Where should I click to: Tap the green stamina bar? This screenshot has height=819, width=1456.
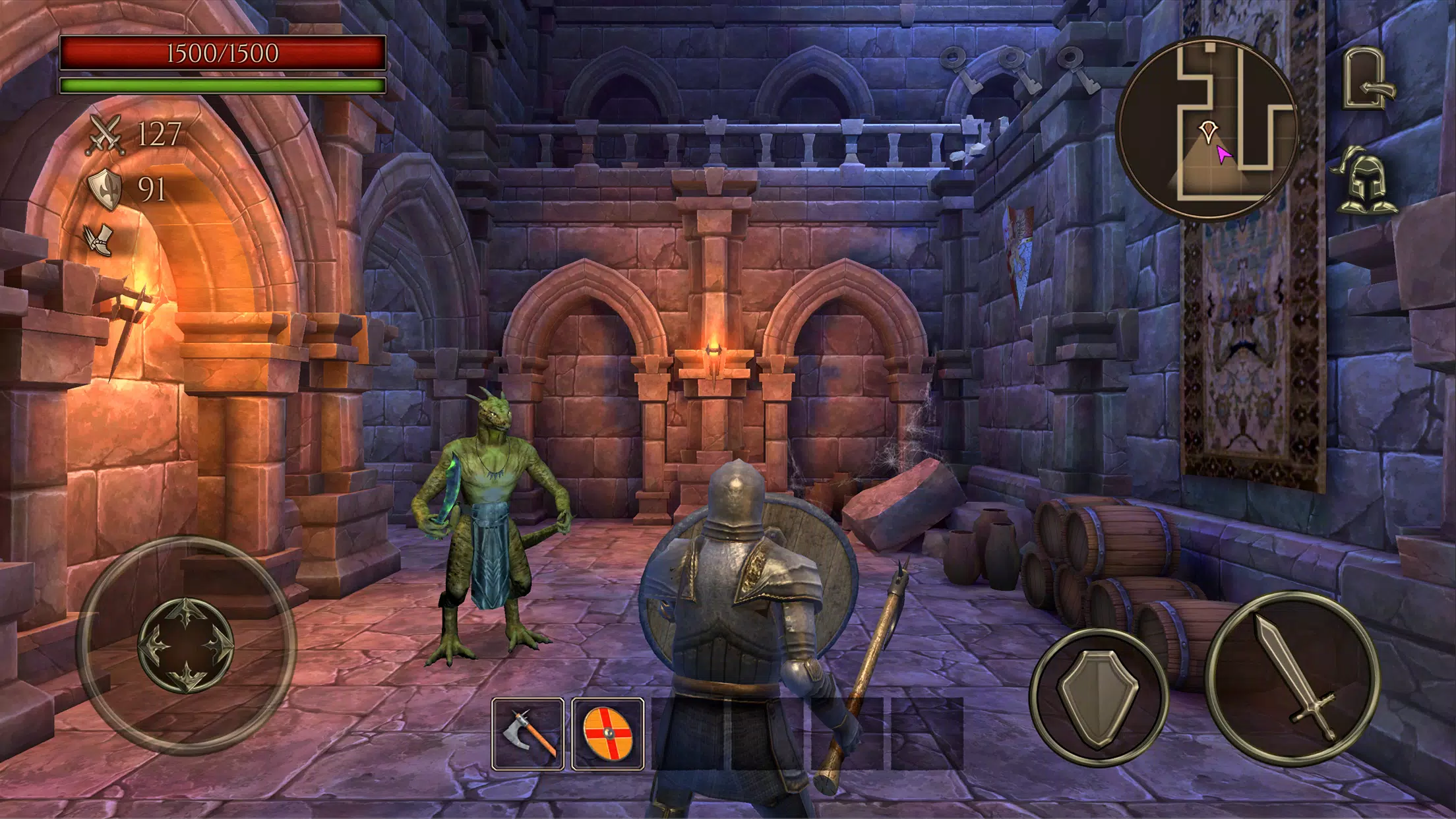[222, 84]
